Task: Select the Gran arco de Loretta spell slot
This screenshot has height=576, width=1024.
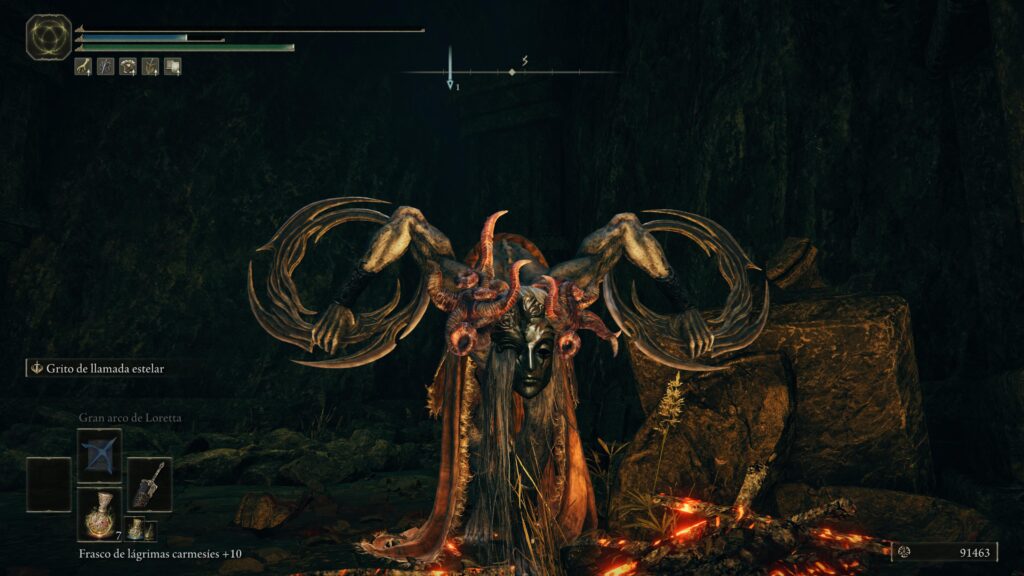Action: (99, 455)
